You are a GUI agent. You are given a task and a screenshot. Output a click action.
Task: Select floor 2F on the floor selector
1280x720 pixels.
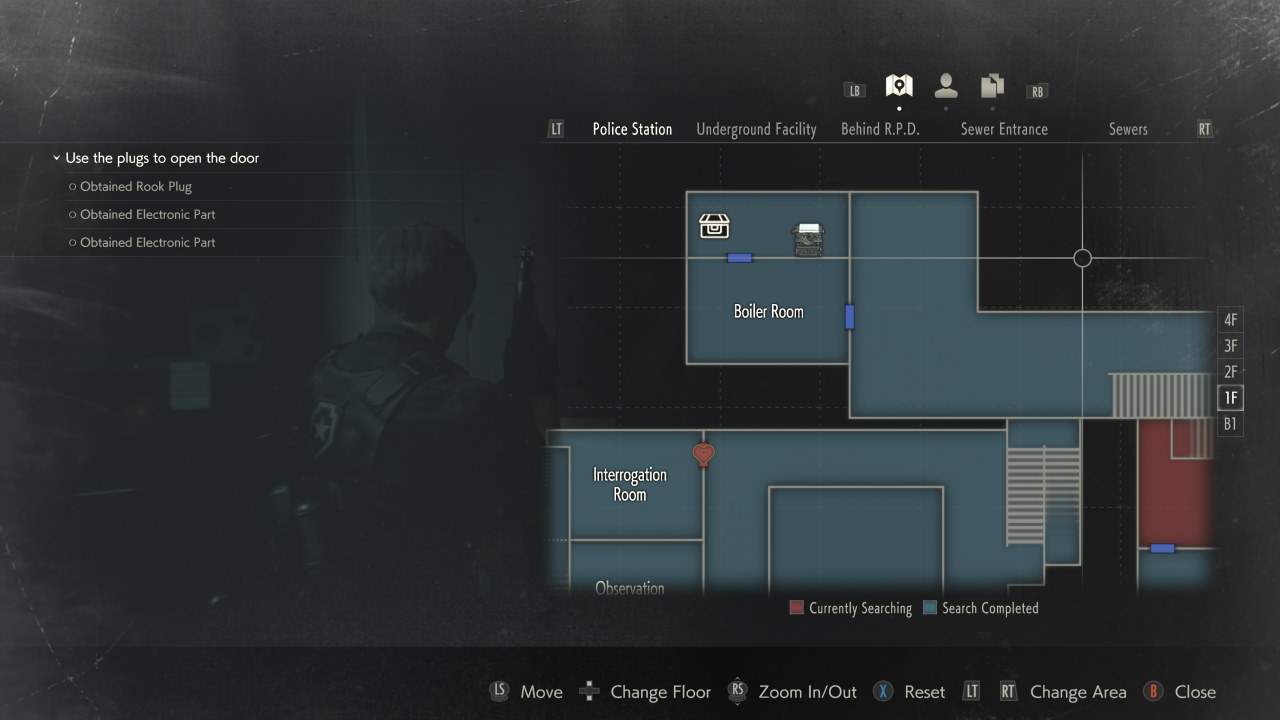tap(1230, 371)
